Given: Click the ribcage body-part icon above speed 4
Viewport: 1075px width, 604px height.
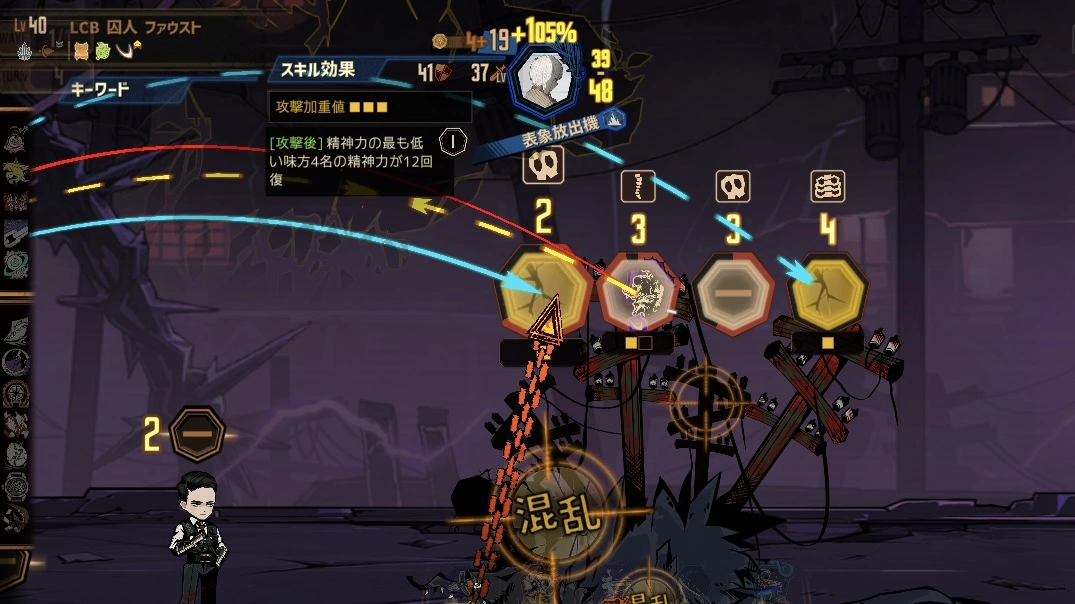Looking at the screenshot, I should coord(828,186).
